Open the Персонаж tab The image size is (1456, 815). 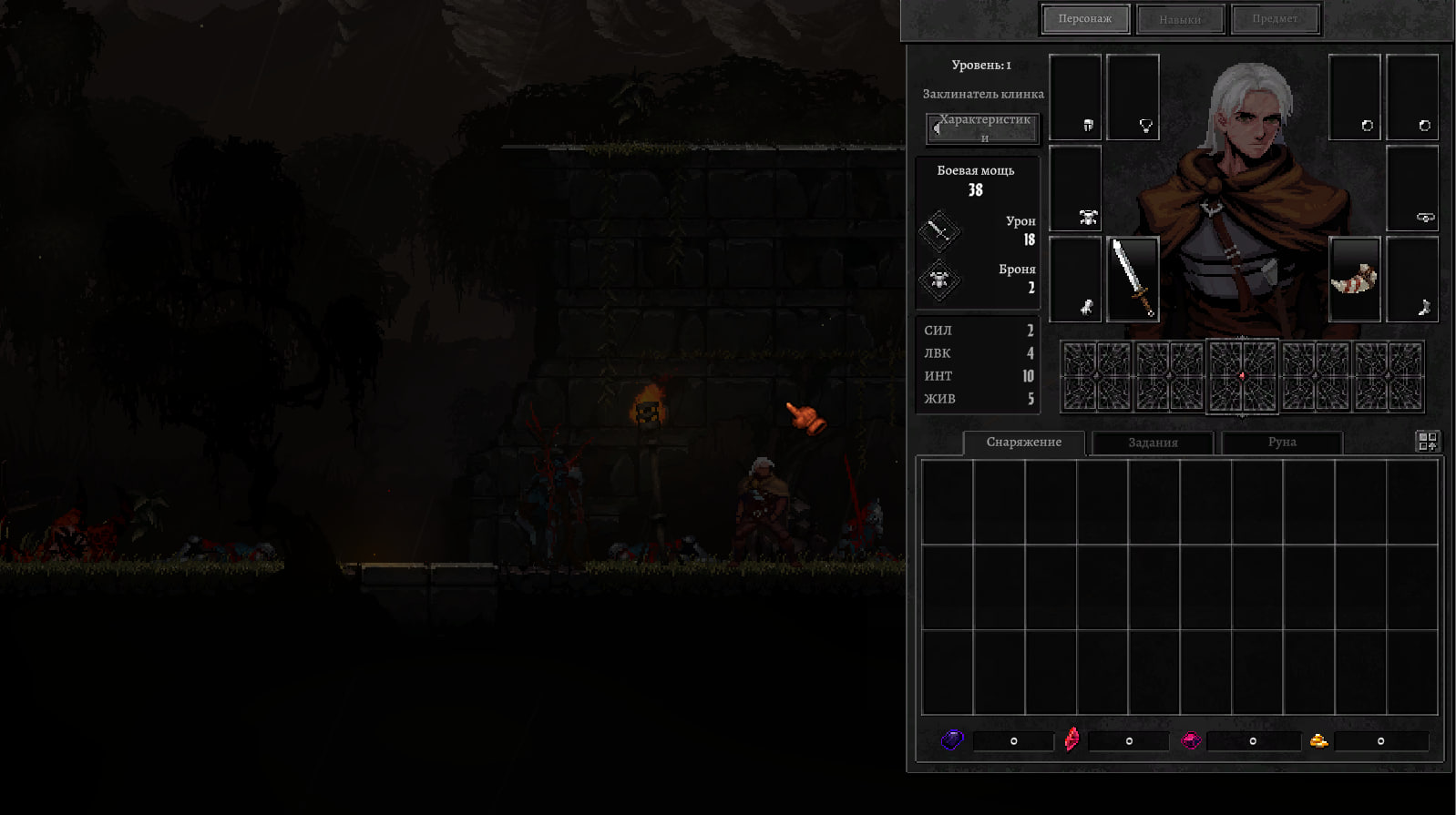[1084, 19]
